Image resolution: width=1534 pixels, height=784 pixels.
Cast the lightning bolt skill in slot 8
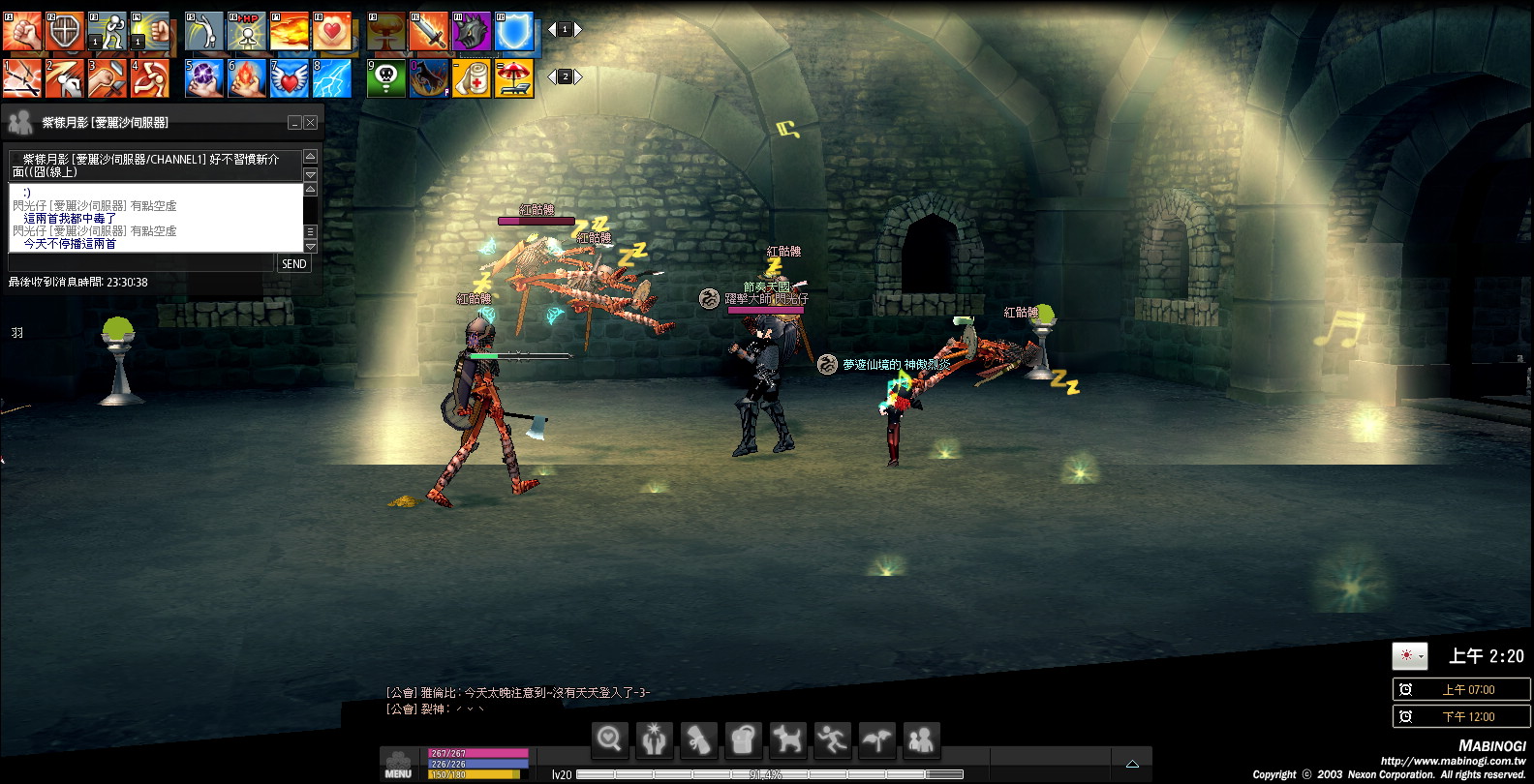(x=332, y=78)
